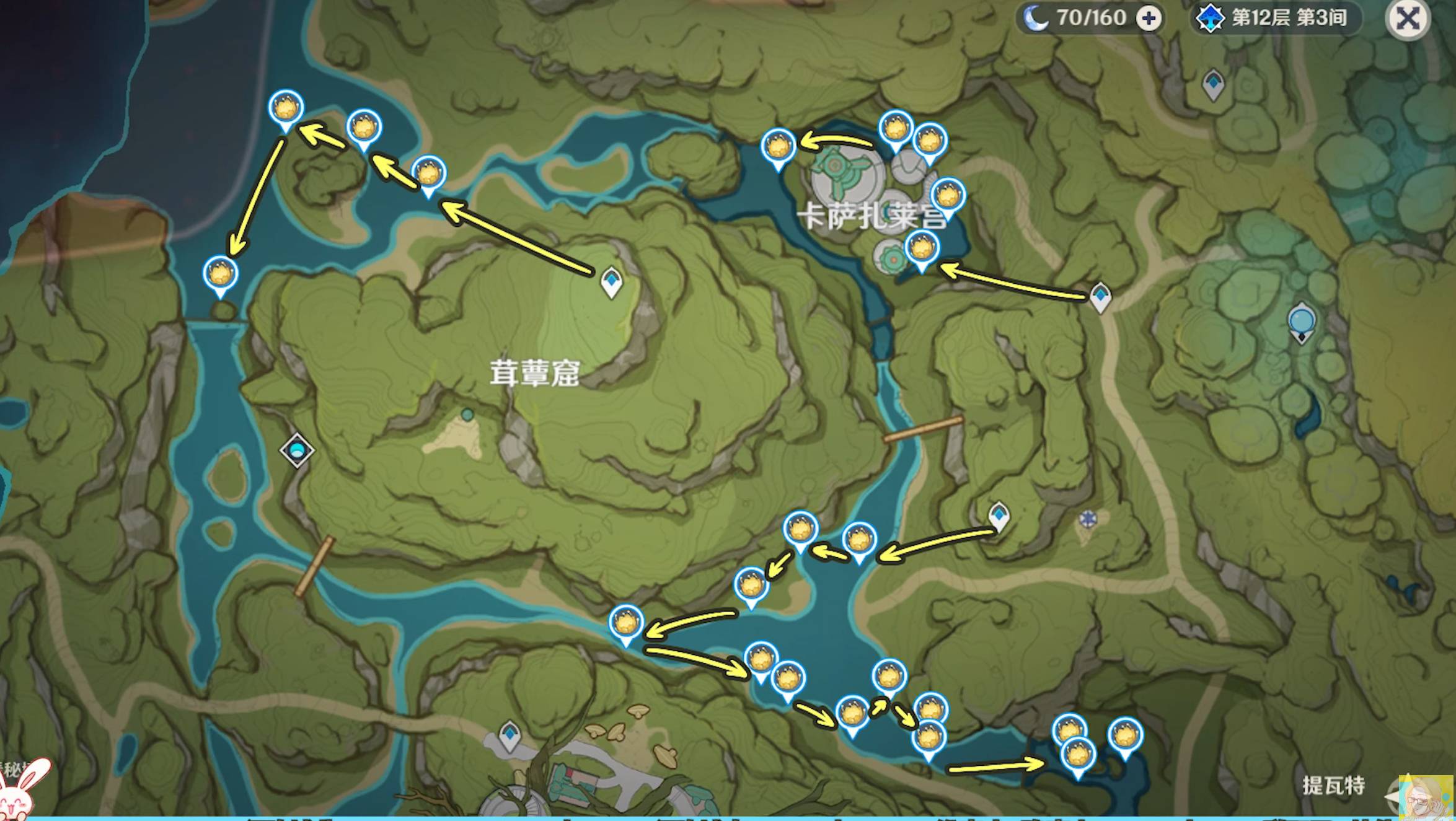Open the domain diamond icon by the river

tap(296, 450)
